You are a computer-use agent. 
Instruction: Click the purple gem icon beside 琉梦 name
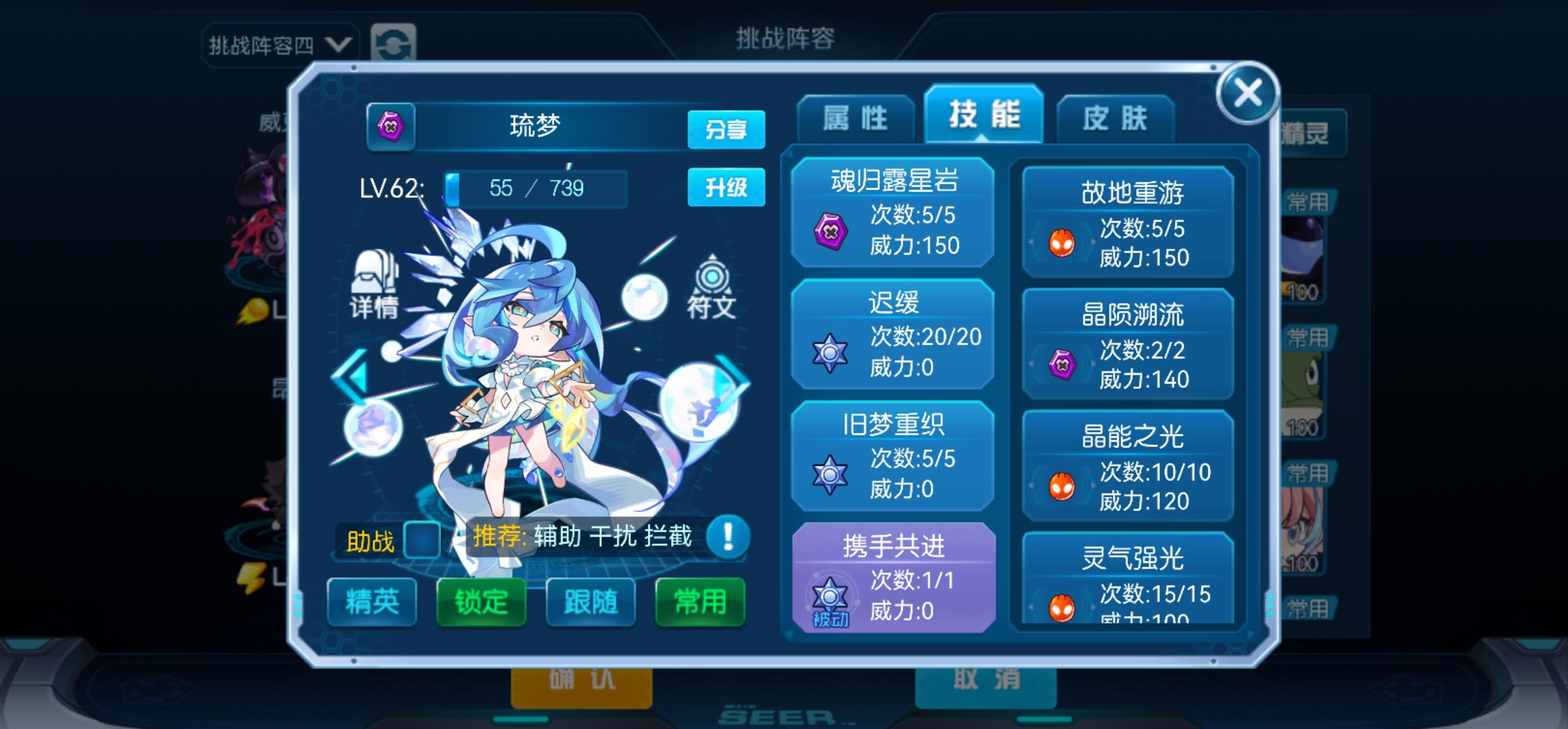pyautogui.click(x=393, y=130)
